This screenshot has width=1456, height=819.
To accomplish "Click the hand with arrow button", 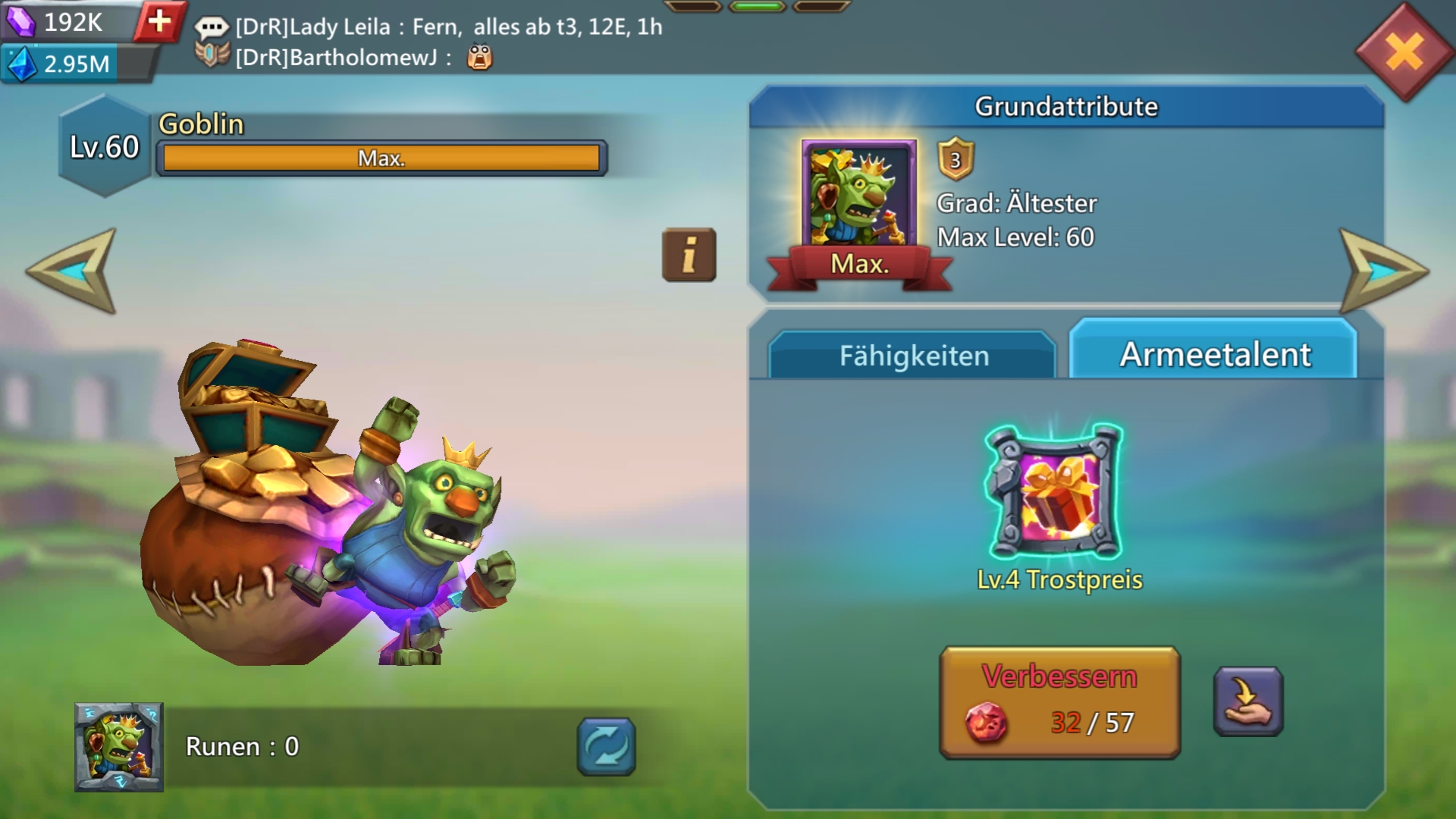I will (x=1247, y=701).
